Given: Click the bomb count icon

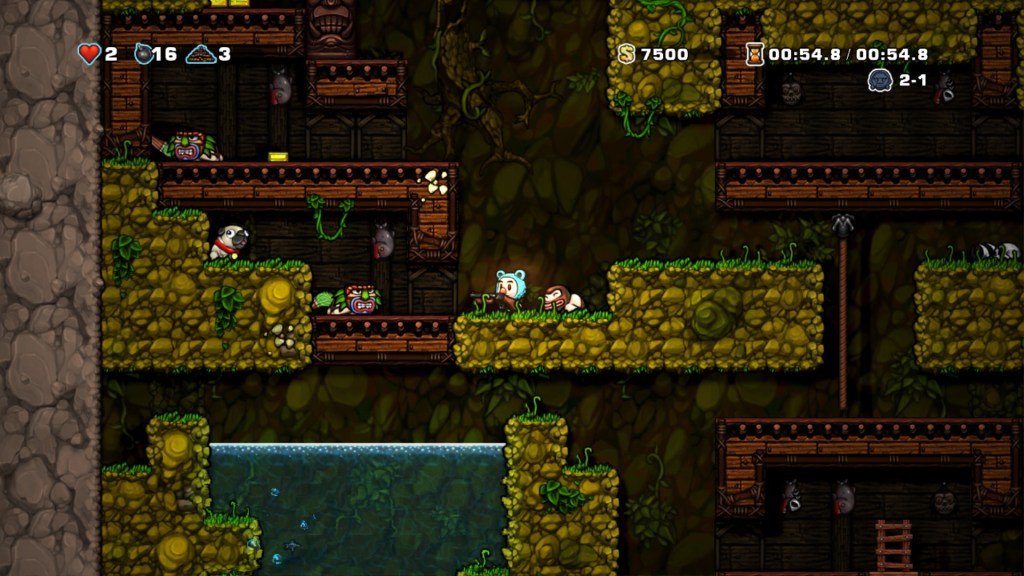Looking at the screenshot, I should [145, 53].
